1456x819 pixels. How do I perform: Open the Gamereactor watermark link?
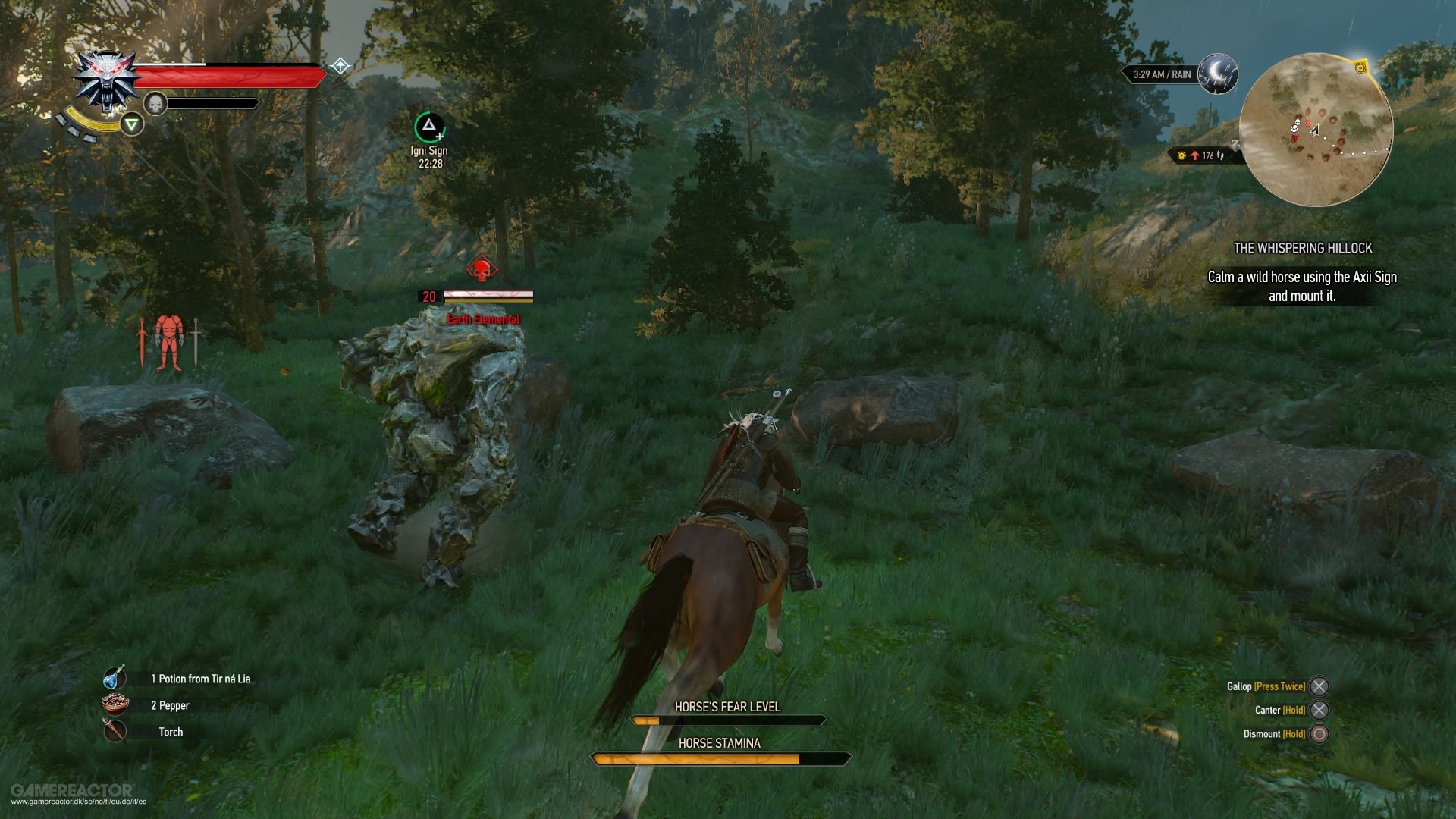point(74,794)
